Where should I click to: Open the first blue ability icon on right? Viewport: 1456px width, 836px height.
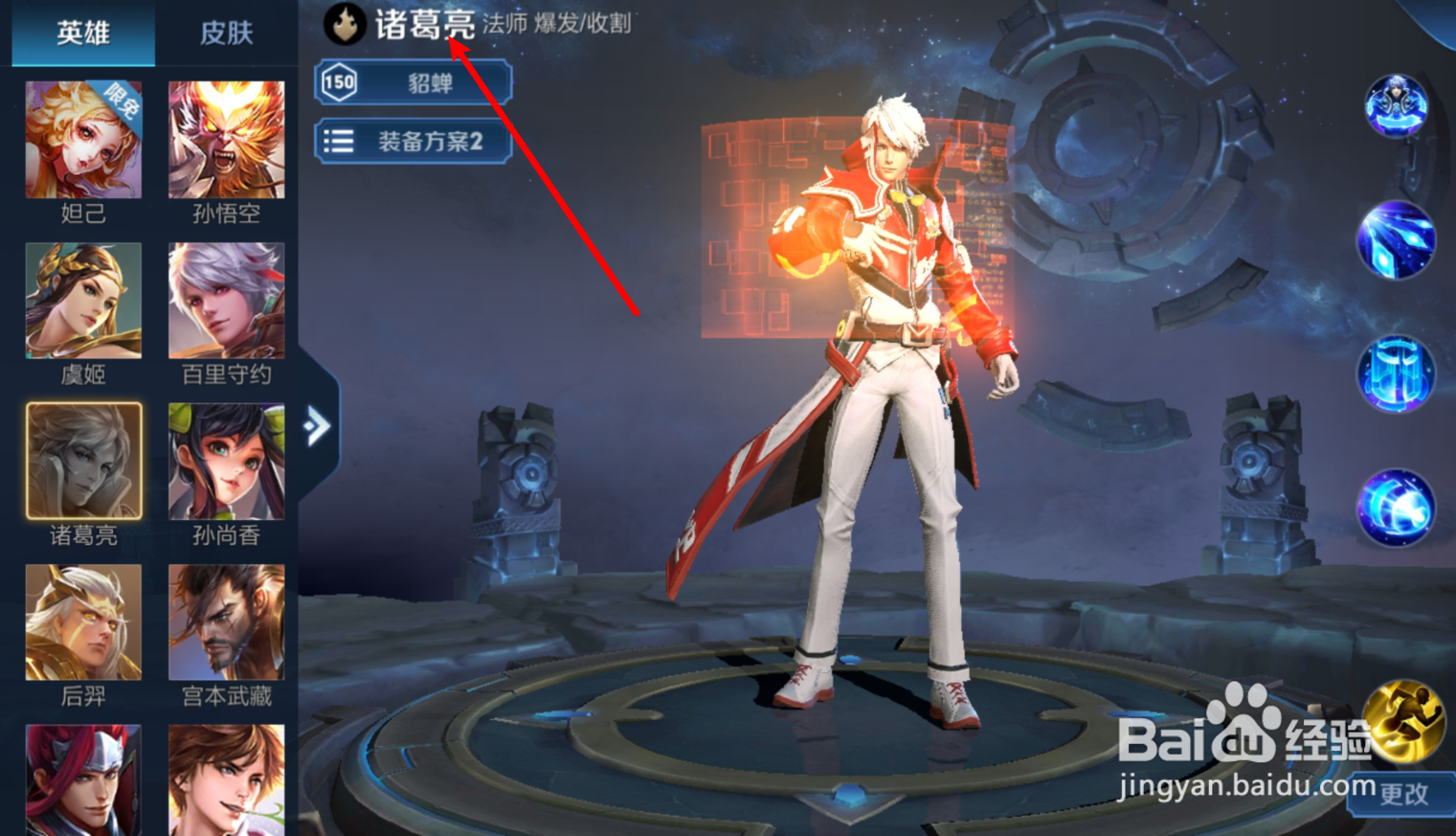coord(1395,237)
